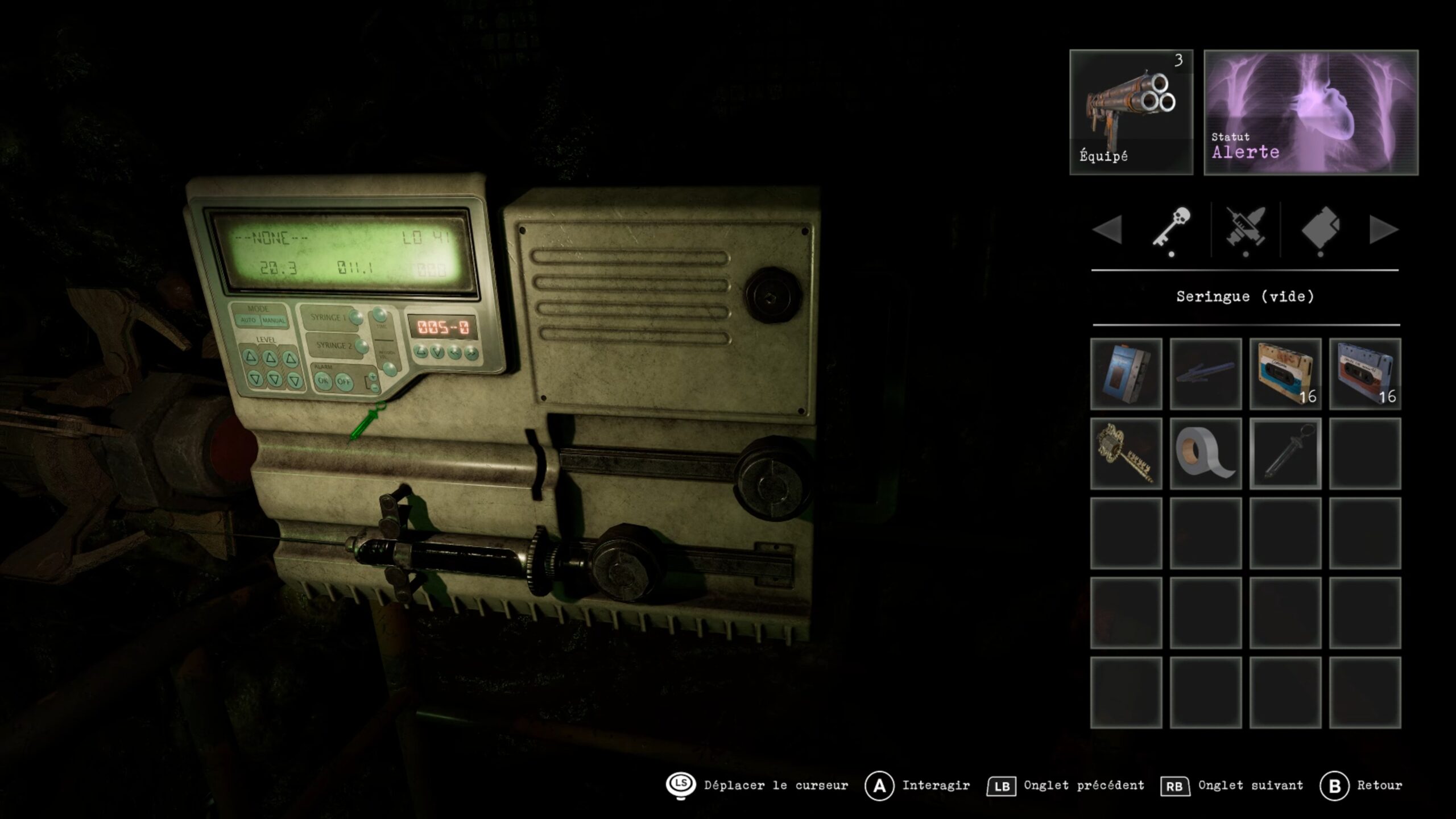Click the equipped triple-barrel shotgun panel
The width and height of the screenshot is (1456, 819).
[1131, 112]
